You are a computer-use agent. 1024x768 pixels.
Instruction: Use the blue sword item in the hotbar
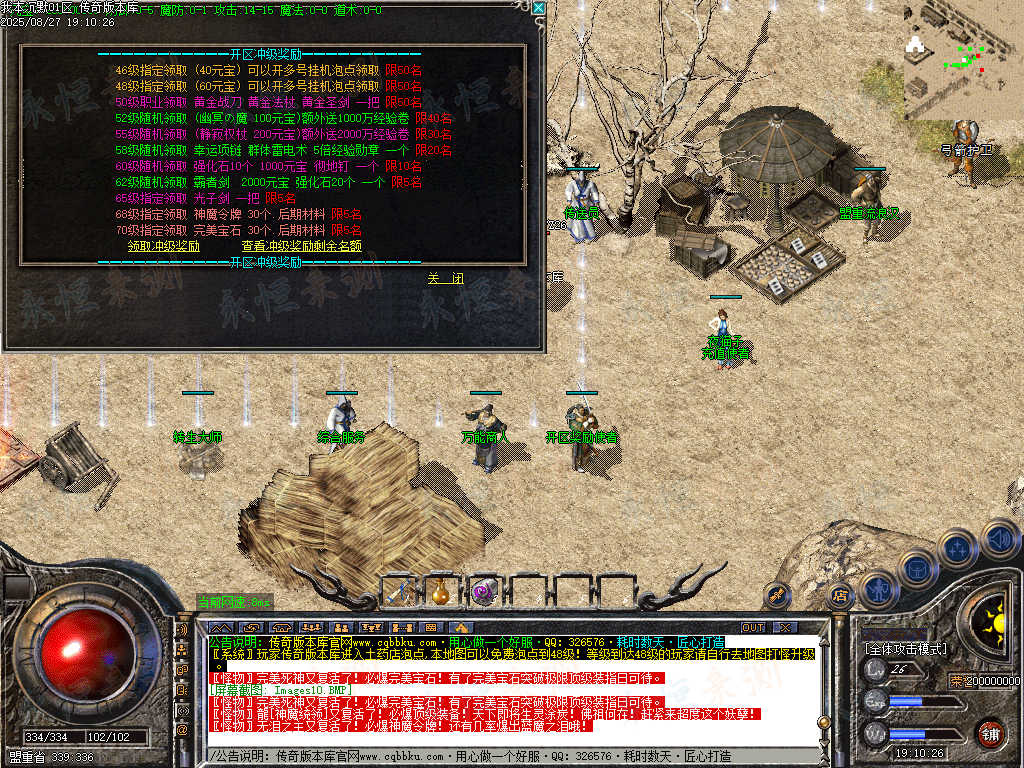398,591
